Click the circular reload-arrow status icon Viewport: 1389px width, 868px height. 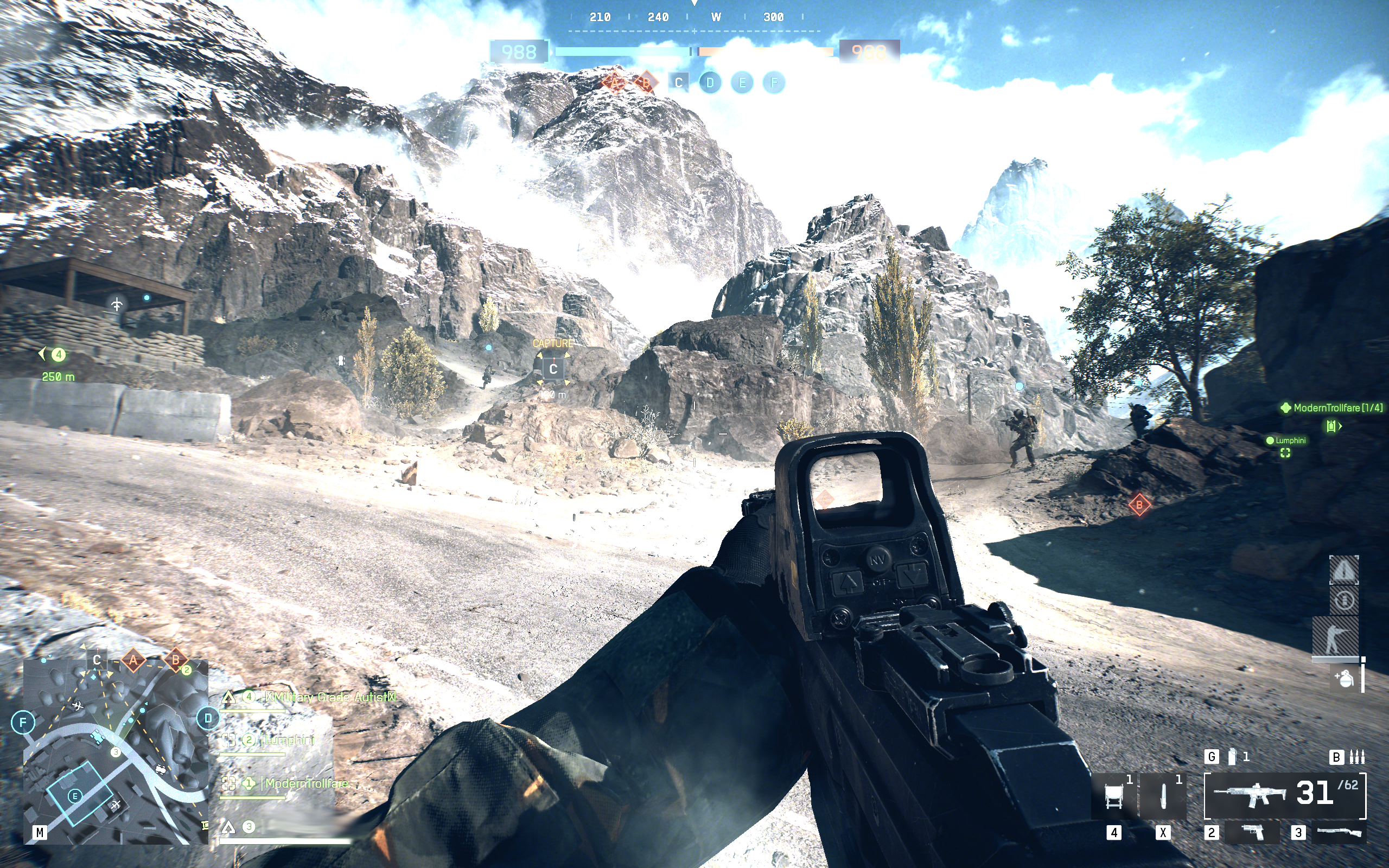tap(1343, 601)
